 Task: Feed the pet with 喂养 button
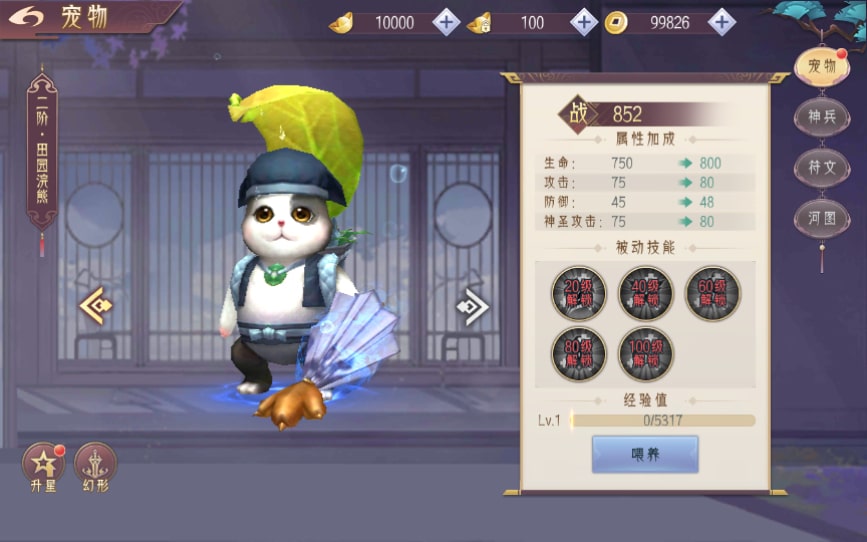click(x=645, y=454)
